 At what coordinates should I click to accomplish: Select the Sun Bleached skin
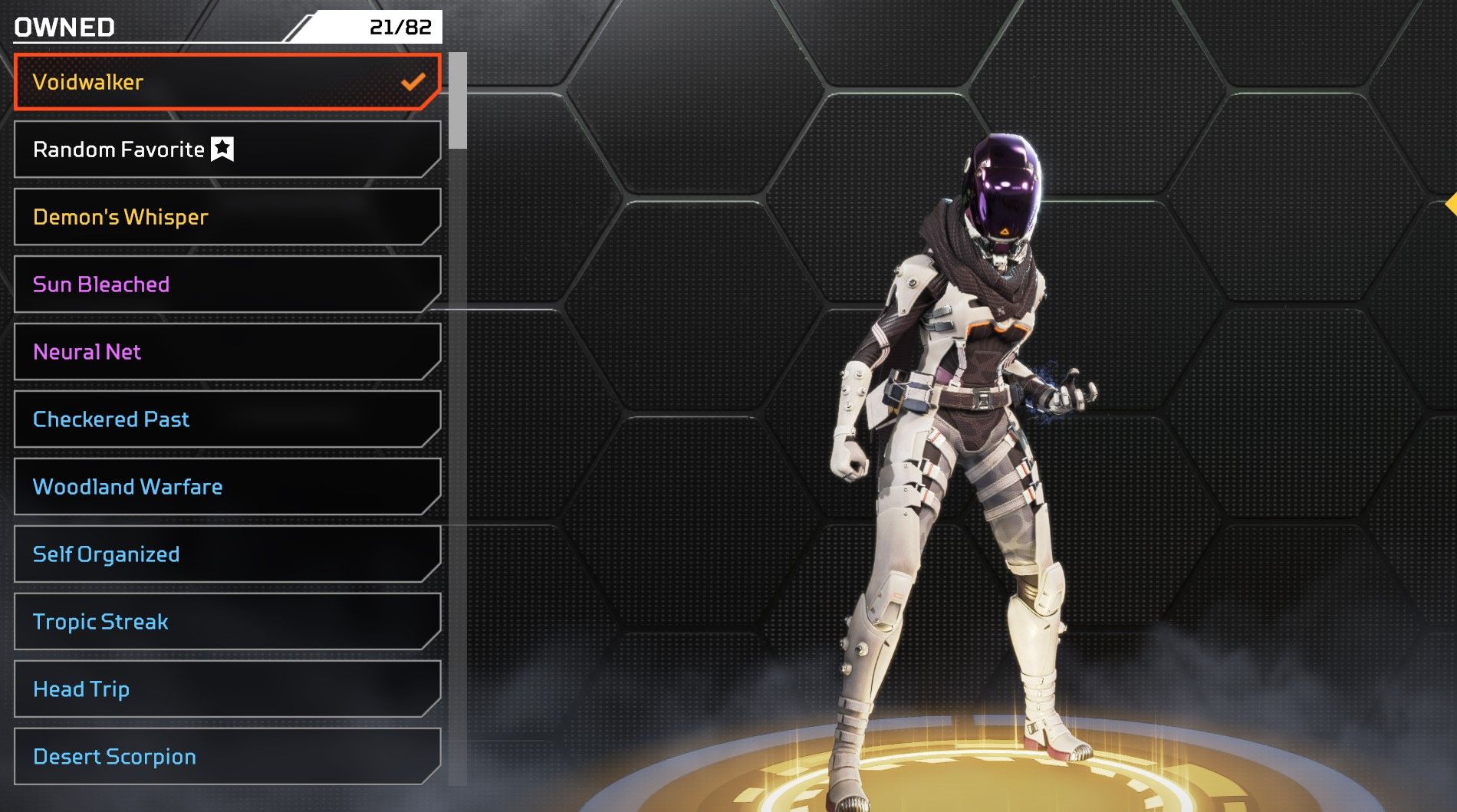tap(227, 284)
